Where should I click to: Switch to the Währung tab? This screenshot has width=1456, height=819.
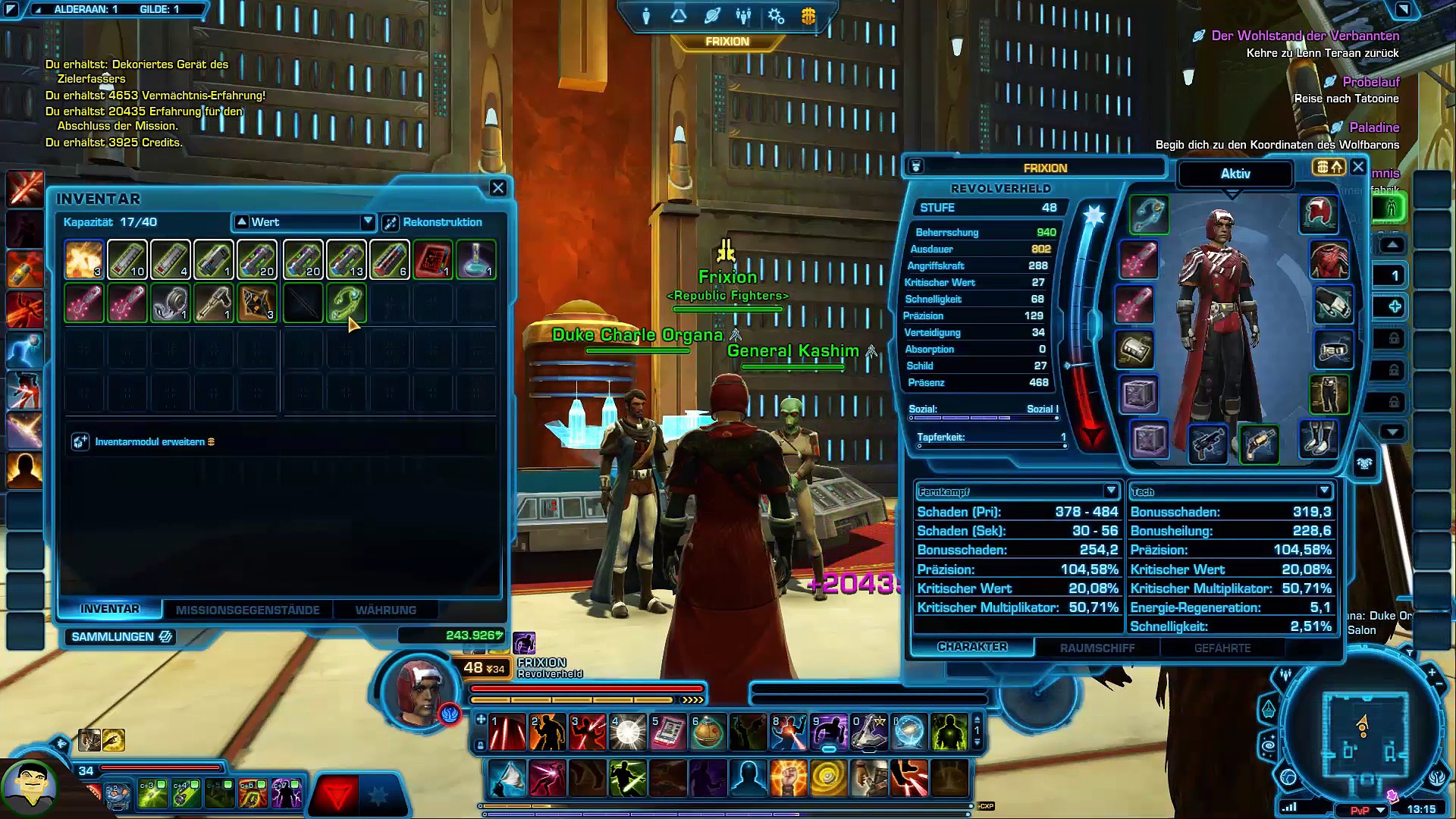385,610
